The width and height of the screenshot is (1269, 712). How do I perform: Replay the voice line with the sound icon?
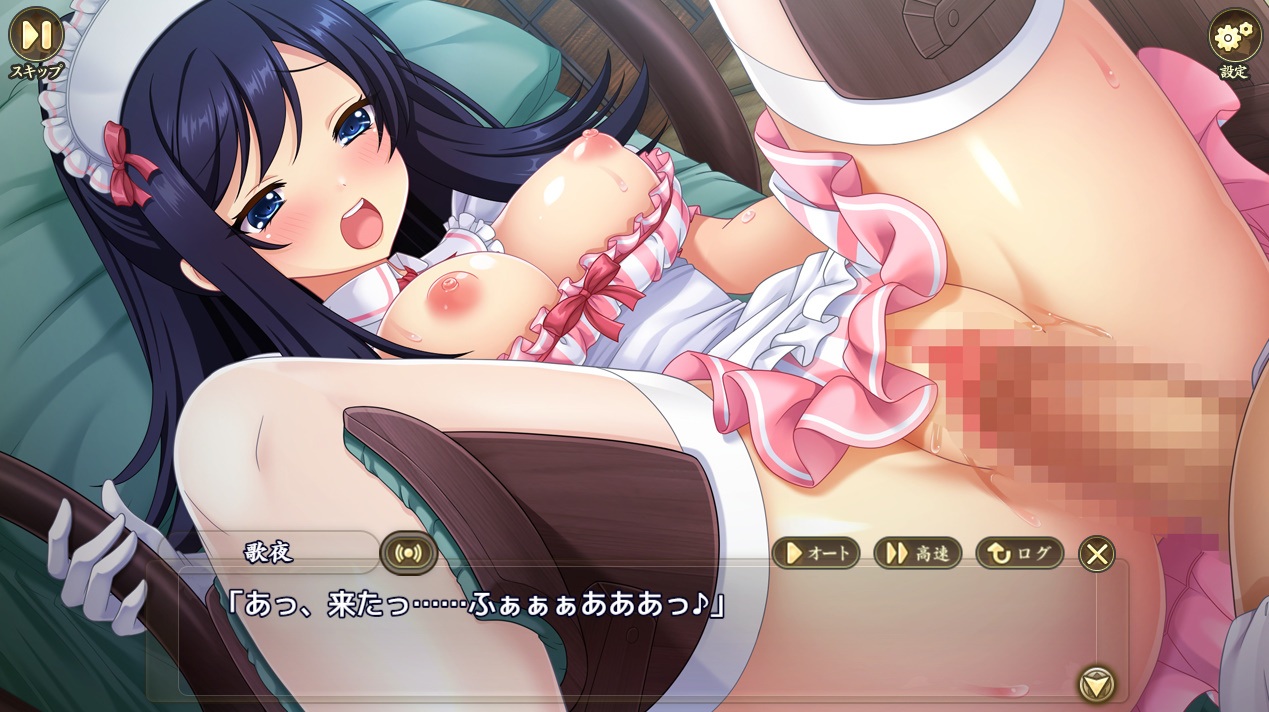(408, 553)
